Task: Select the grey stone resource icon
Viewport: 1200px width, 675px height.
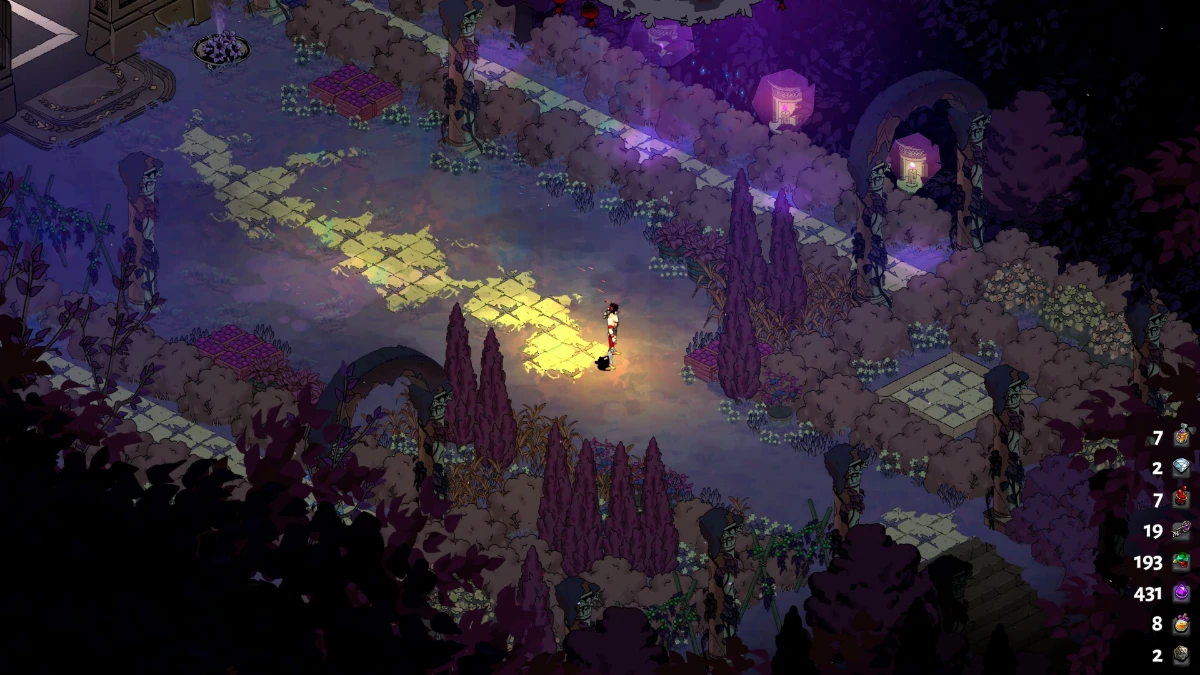Action: (1182, 655)
